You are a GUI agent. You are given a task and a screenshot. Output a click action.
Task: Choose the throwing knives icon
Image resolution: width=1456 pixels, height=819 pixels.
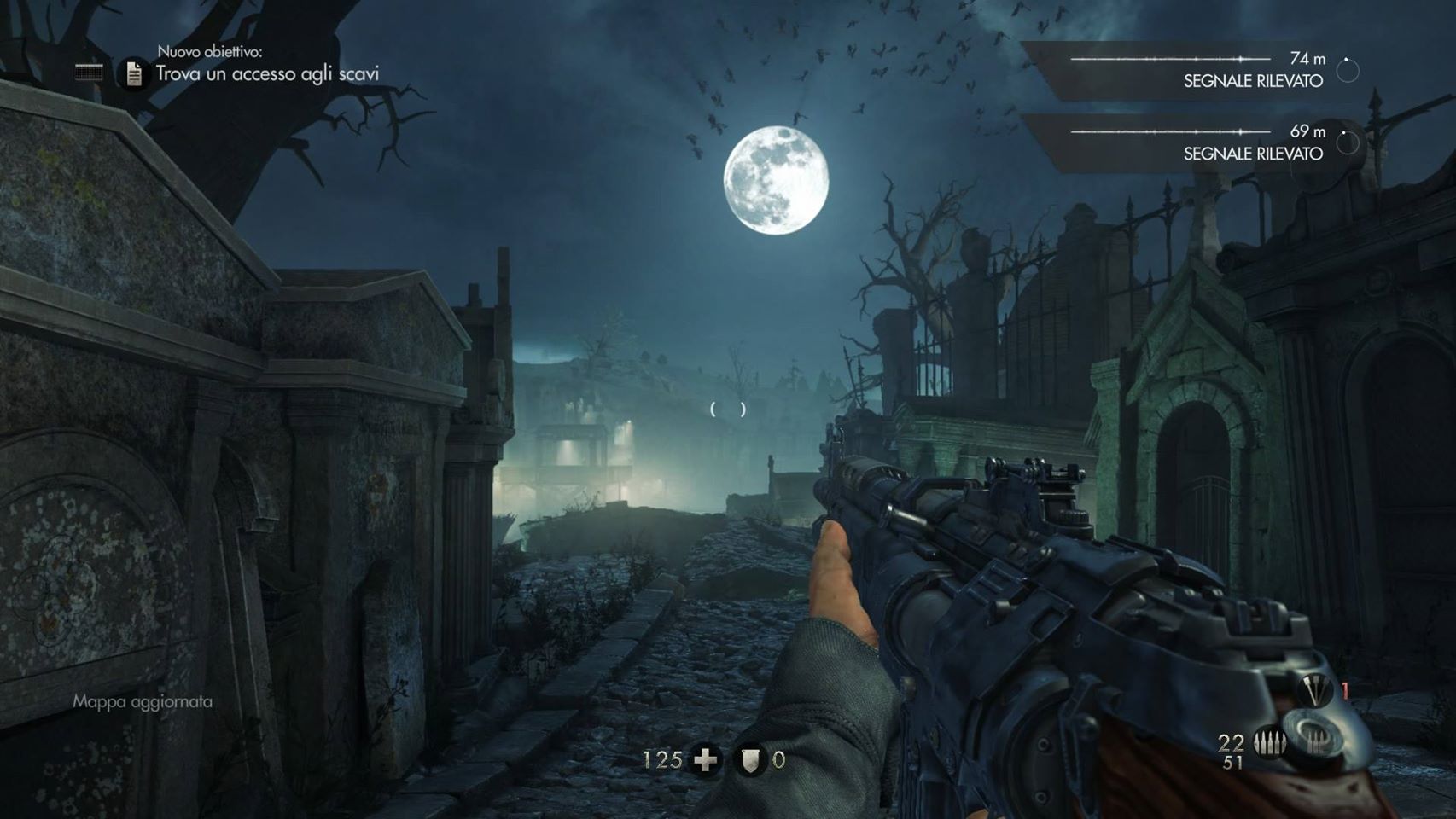pyautogui.click(x=1313, y=690)
